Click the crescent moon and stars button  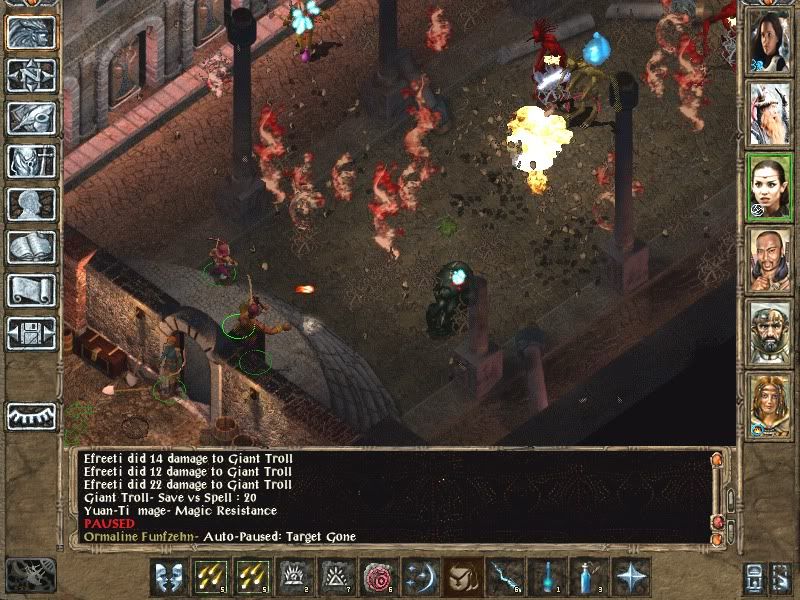click(x=421, y=577)
